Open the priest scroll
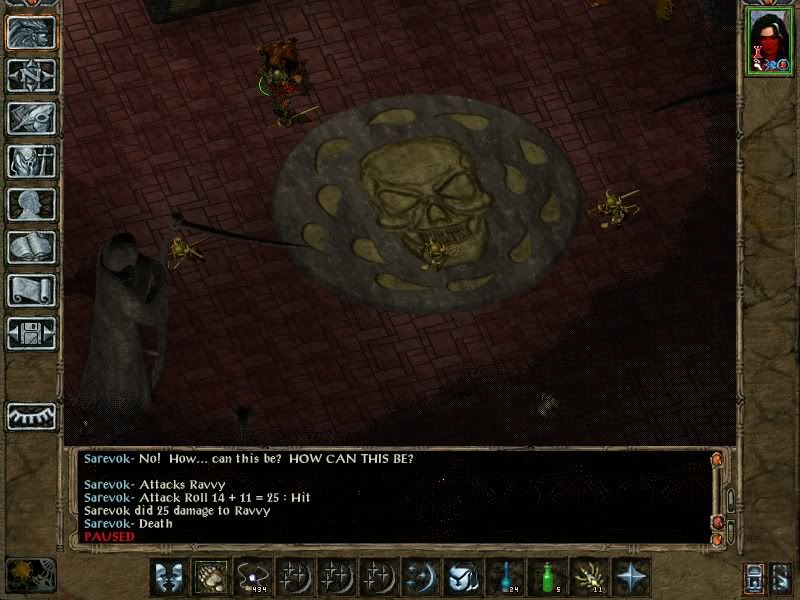 tap(31, 290)
